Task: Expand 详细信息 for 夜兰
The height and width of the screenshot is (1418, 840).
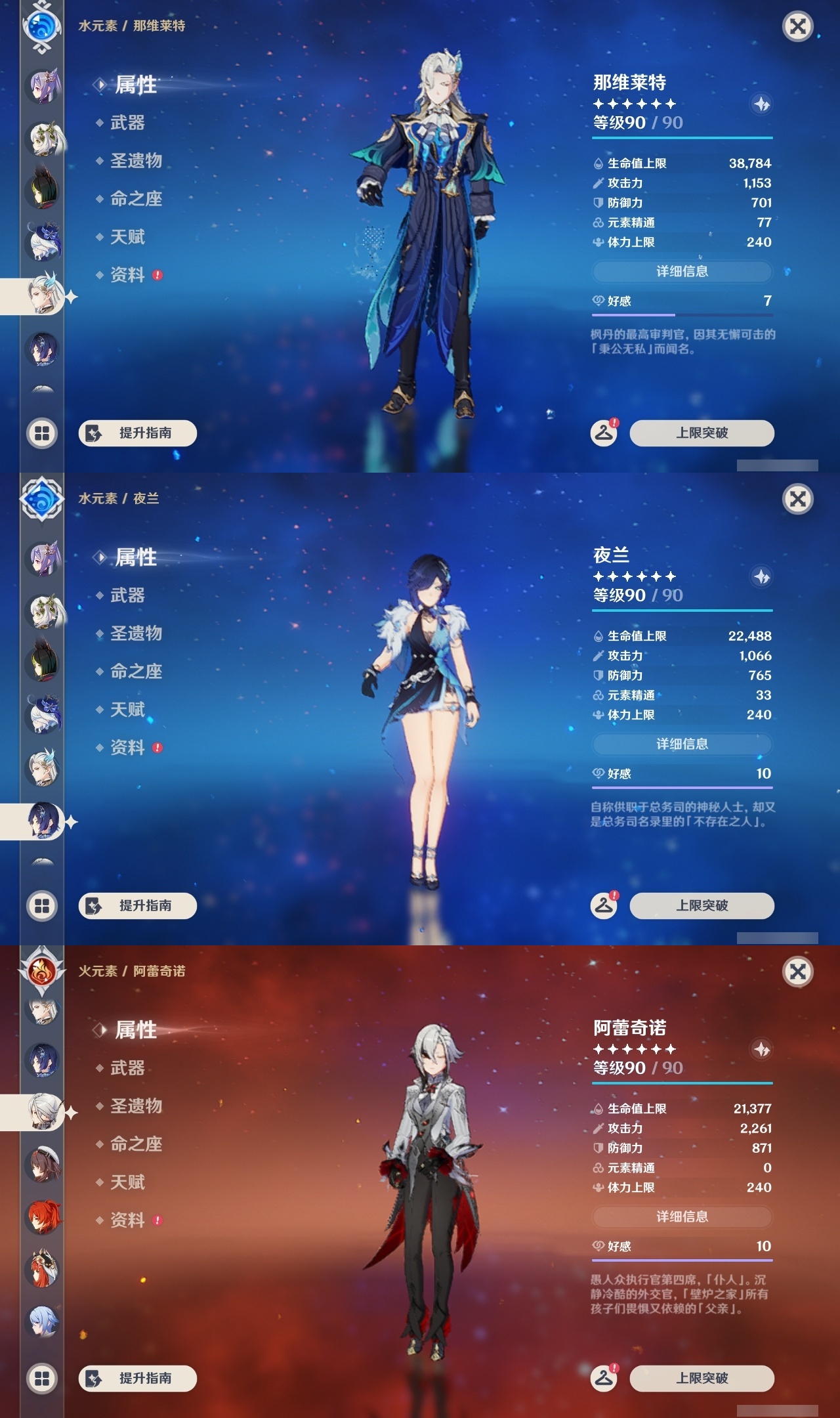Action: (x=682, y=744)
